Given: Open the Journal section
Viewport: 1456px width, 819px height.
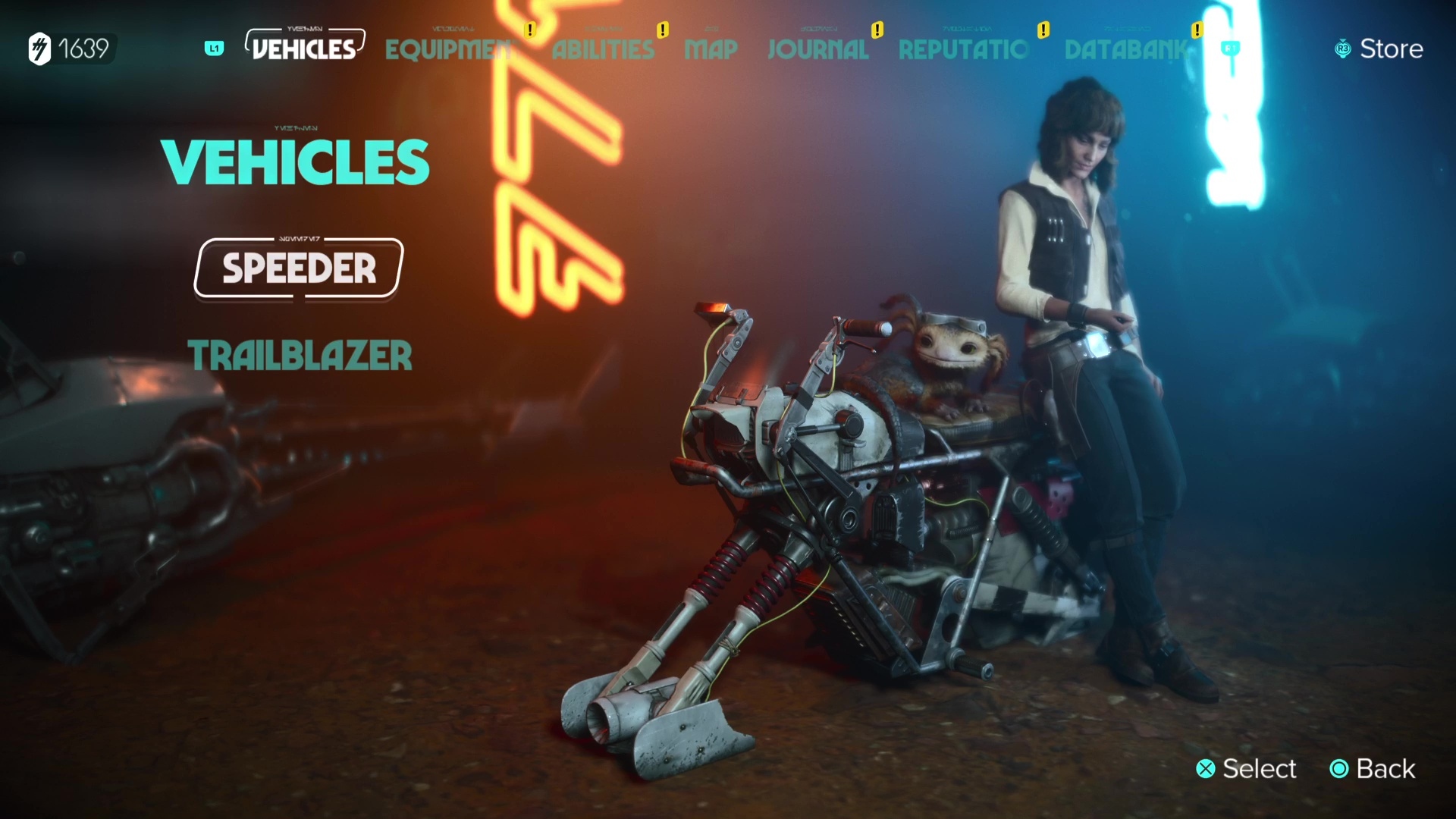Looking at the screenshot, I should pyautogui.click(x=817, y=49).
